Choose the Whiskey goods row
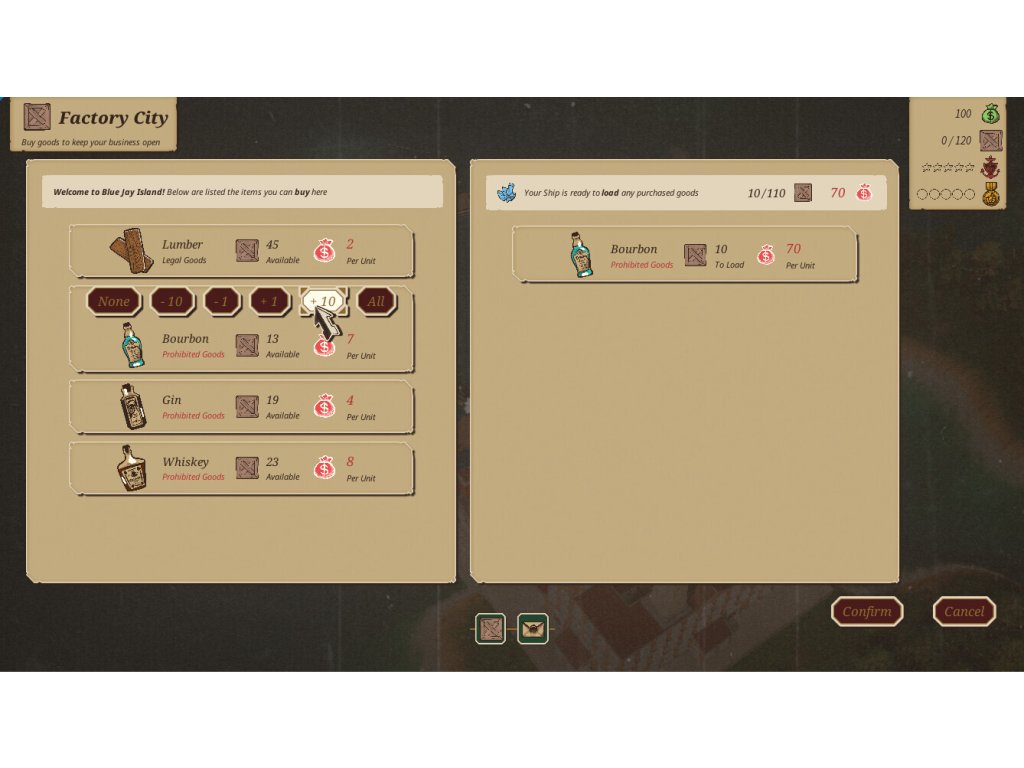 [240, 468]
